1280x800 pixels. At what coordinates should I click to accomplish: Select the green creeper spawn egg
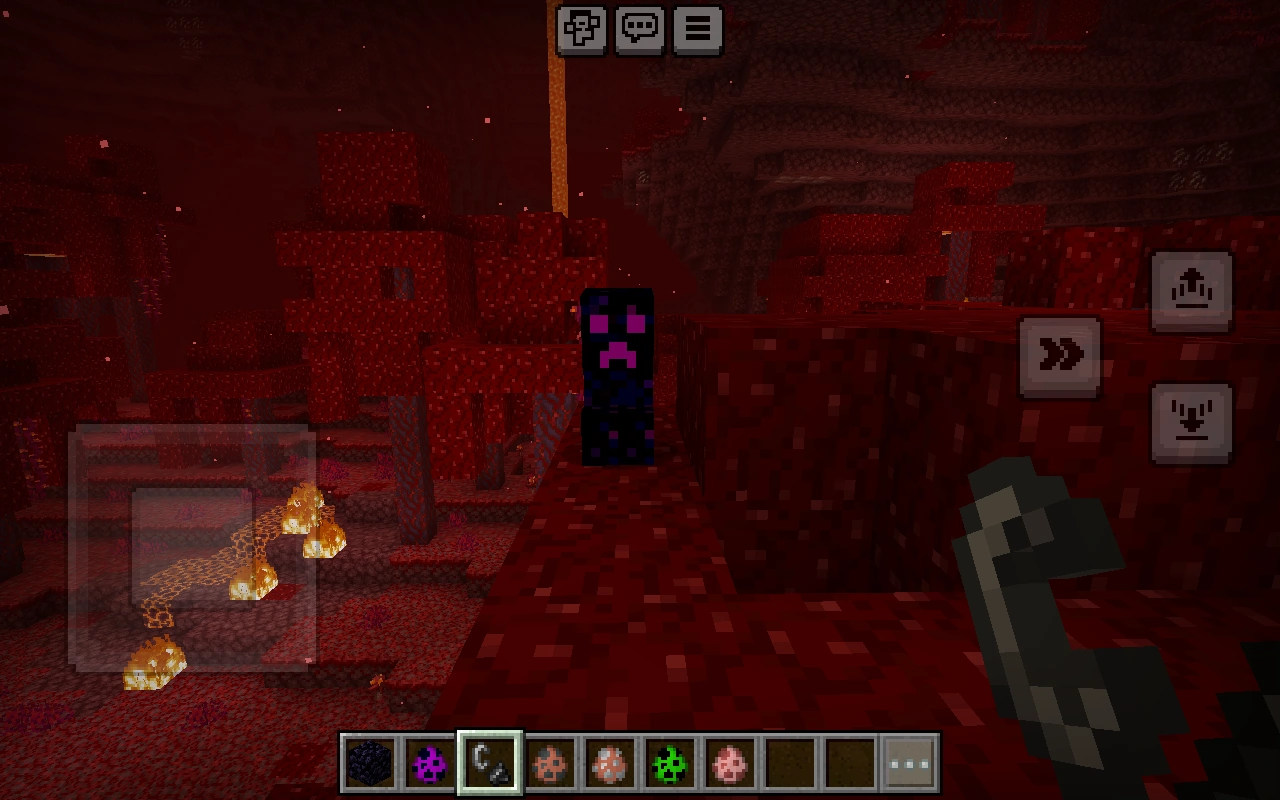click(670, 761)
